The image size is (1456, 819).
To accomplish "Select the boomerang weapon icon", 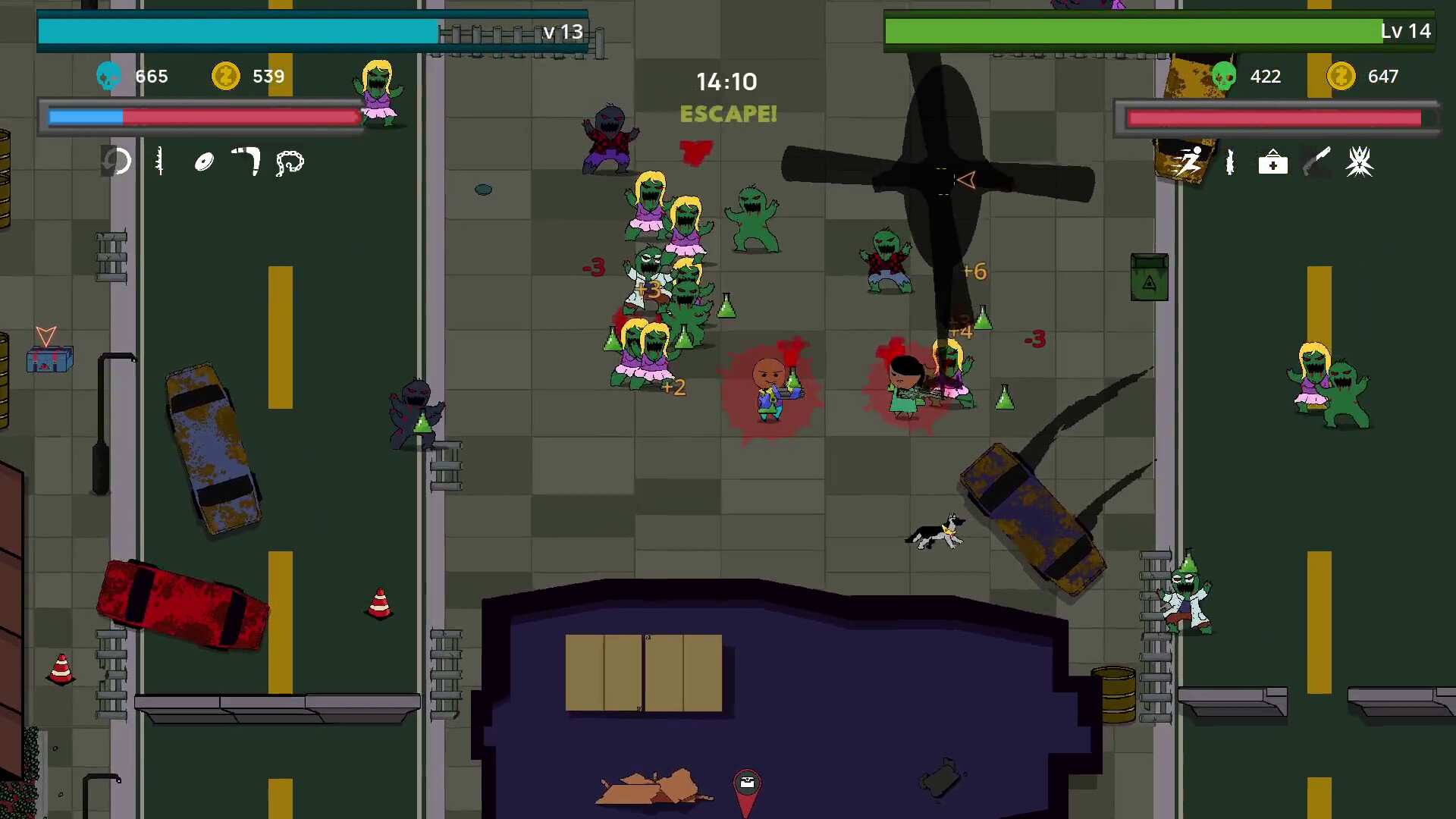I will click(246, 162).
